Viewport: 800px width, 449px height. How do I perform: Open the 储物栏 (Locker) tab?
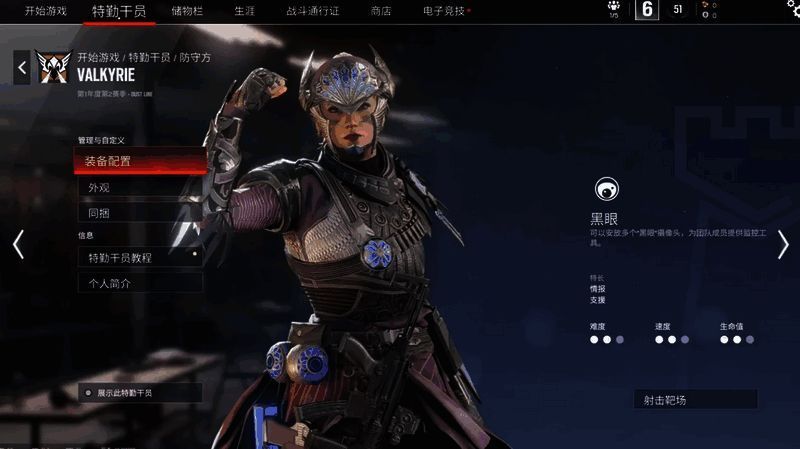tap(189, 11)
